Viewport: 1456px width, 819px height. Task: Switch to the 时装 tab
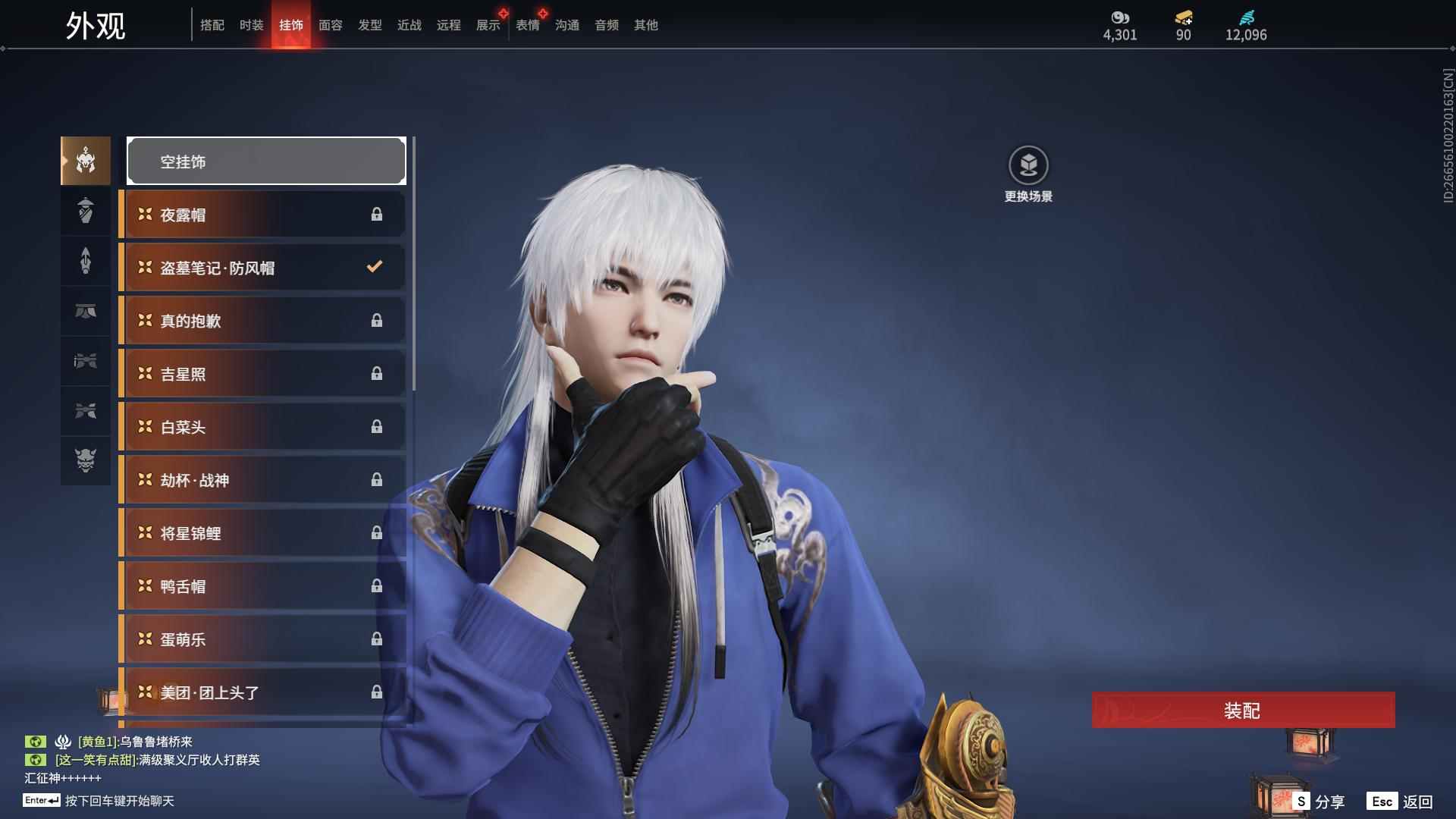pyautogui.click(x=250, y=25)
